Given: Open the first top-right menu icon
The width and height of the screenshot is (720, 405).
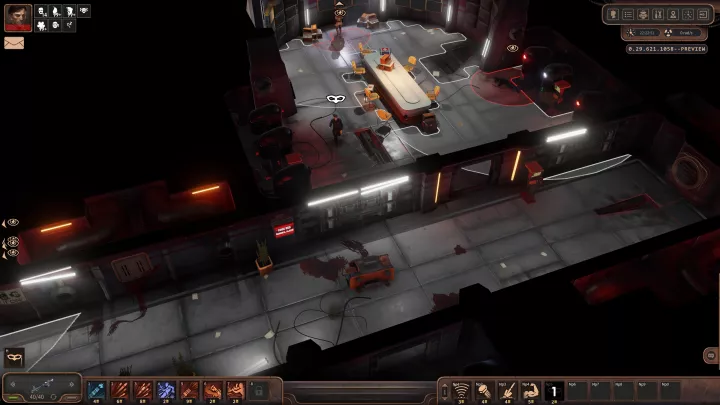Looking at the screenshot, I should pyautogui.click(x=613, y=15).
